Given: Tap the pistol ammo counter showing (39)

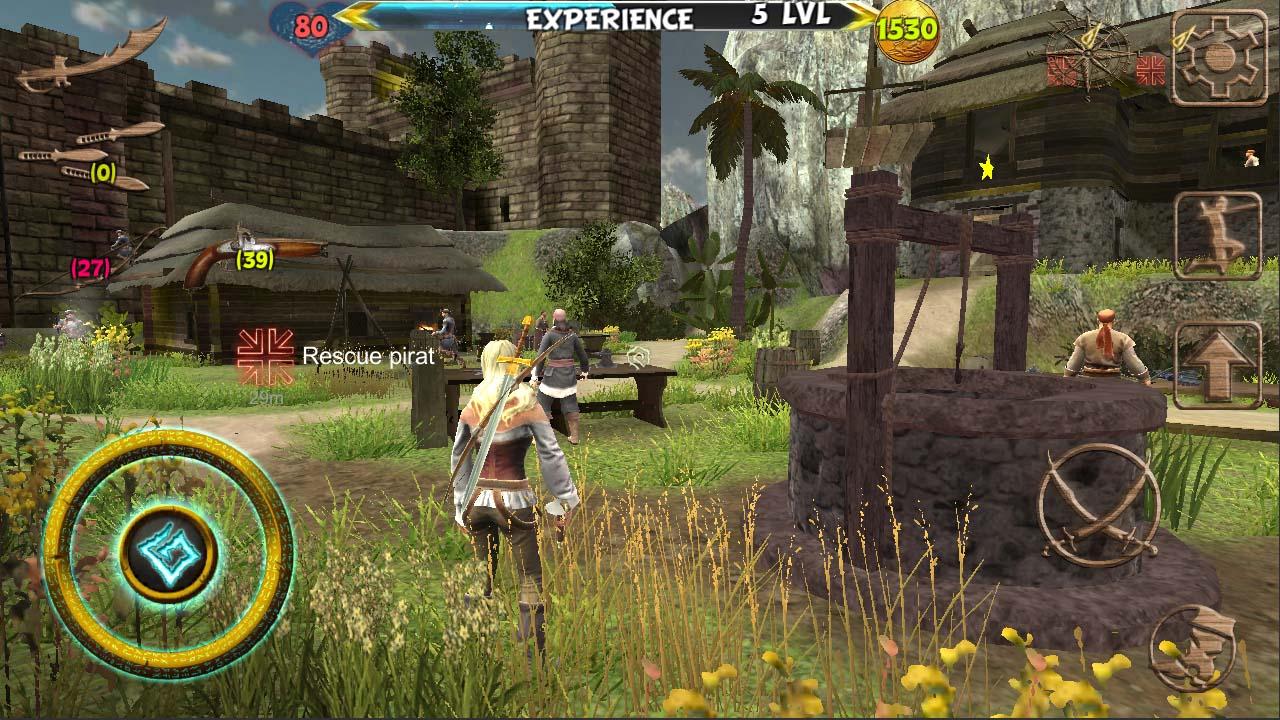Looking at the screenshot, I should point(253,260).
